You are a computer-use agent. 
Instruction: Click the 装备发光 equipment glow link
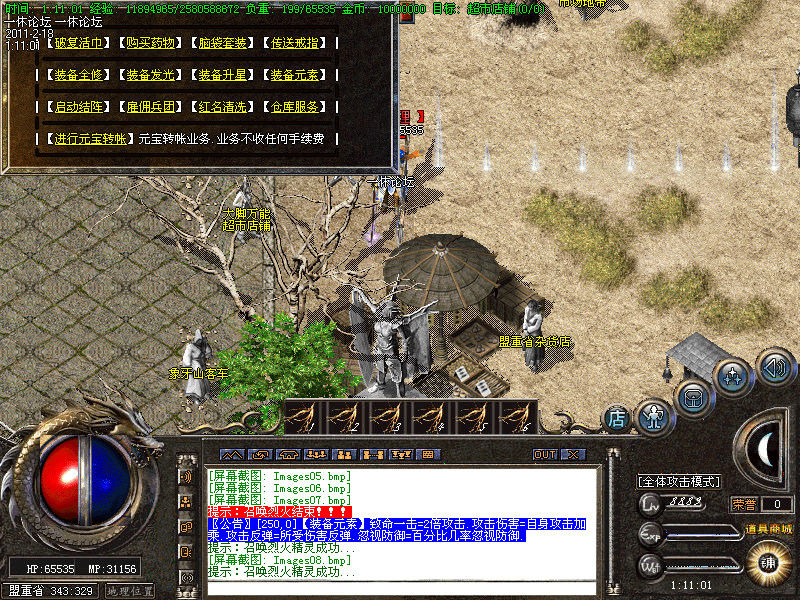153,75
